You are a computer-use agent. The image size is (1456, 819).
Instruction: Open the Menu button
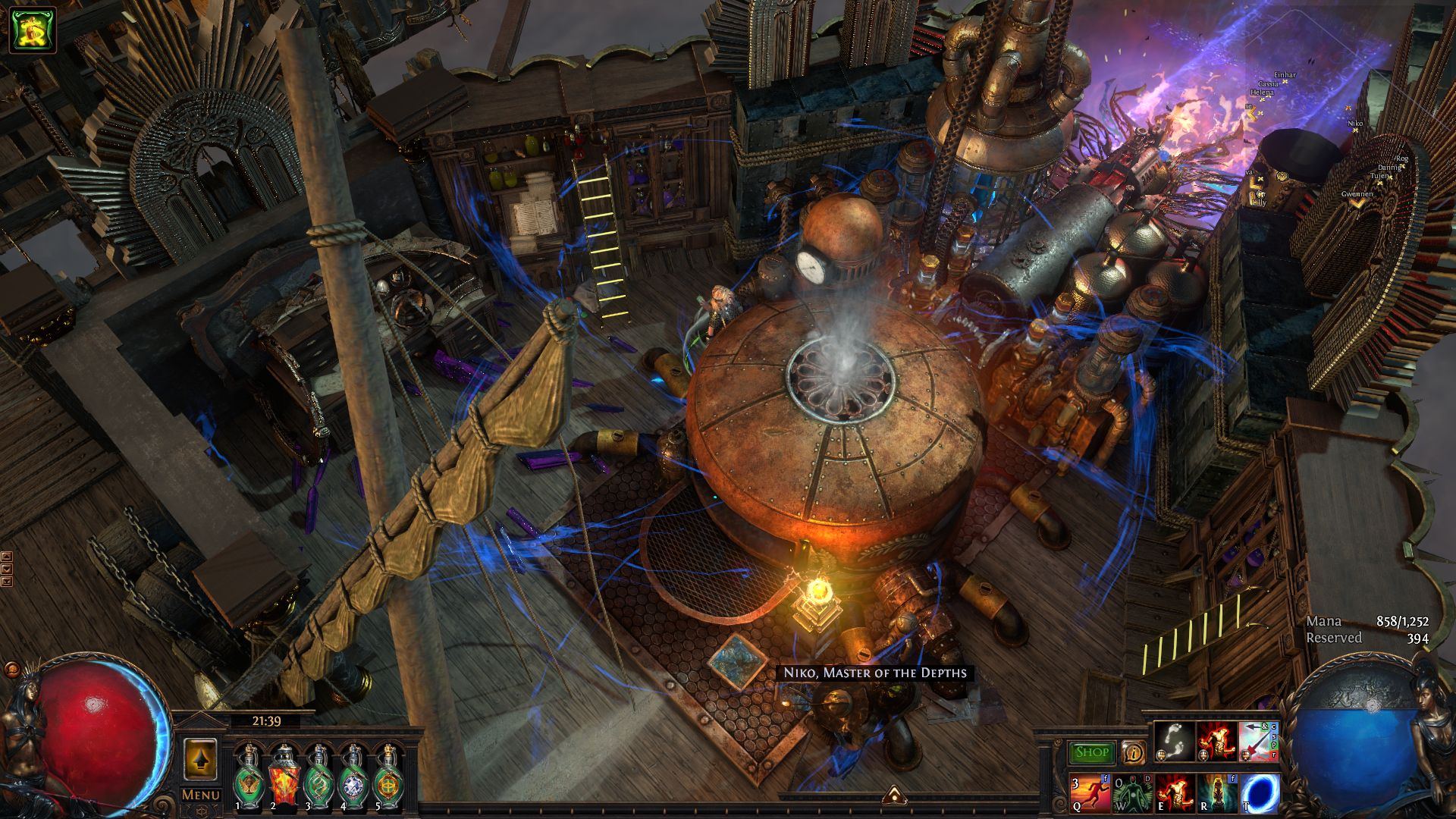point(200,795)
